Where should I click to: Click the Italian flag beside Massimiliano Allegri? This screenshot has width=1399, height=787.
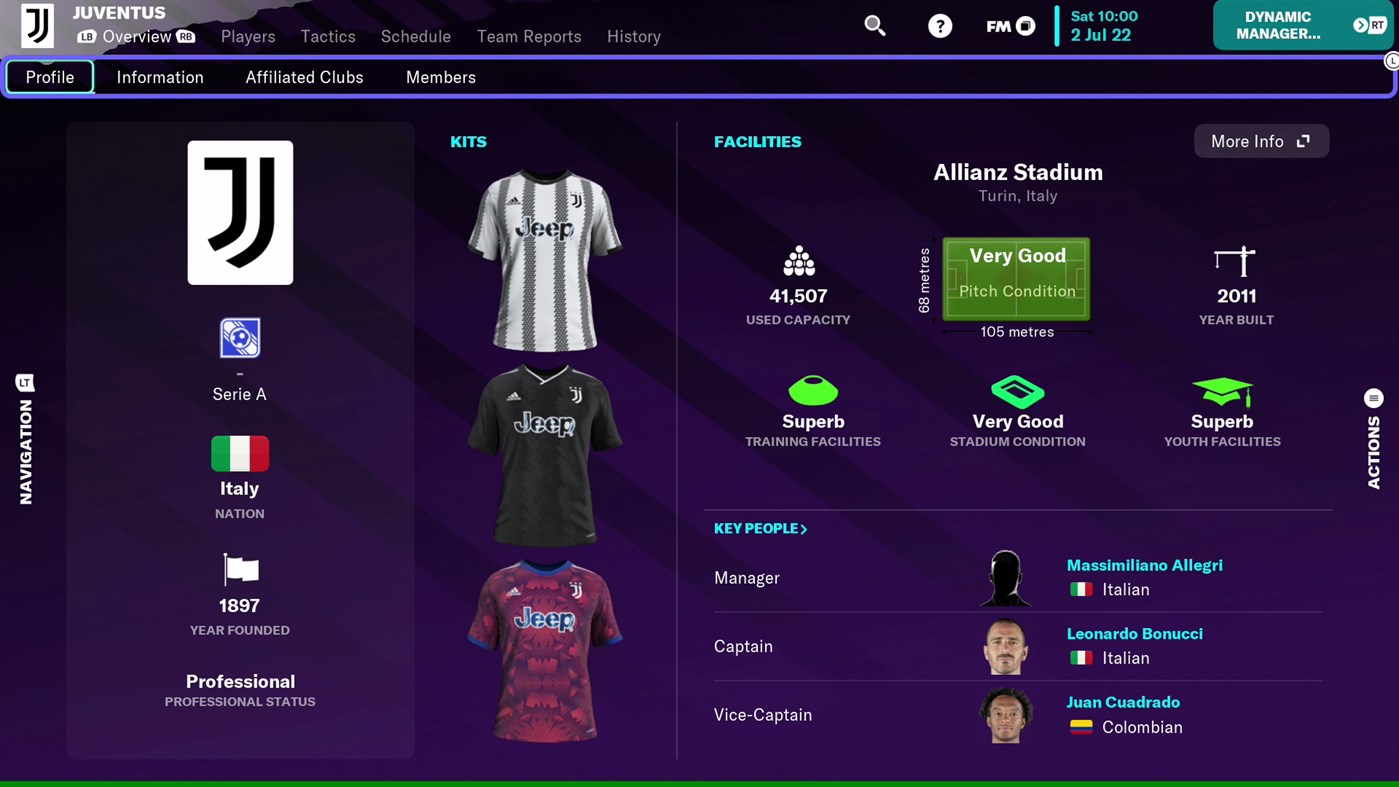tap(1081, 589)
